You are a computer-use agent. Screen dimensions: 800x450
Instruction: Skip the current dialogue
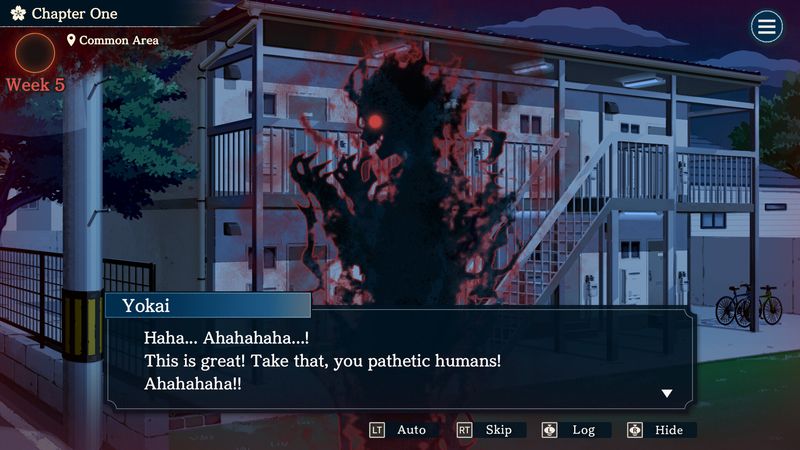(487, 430)
